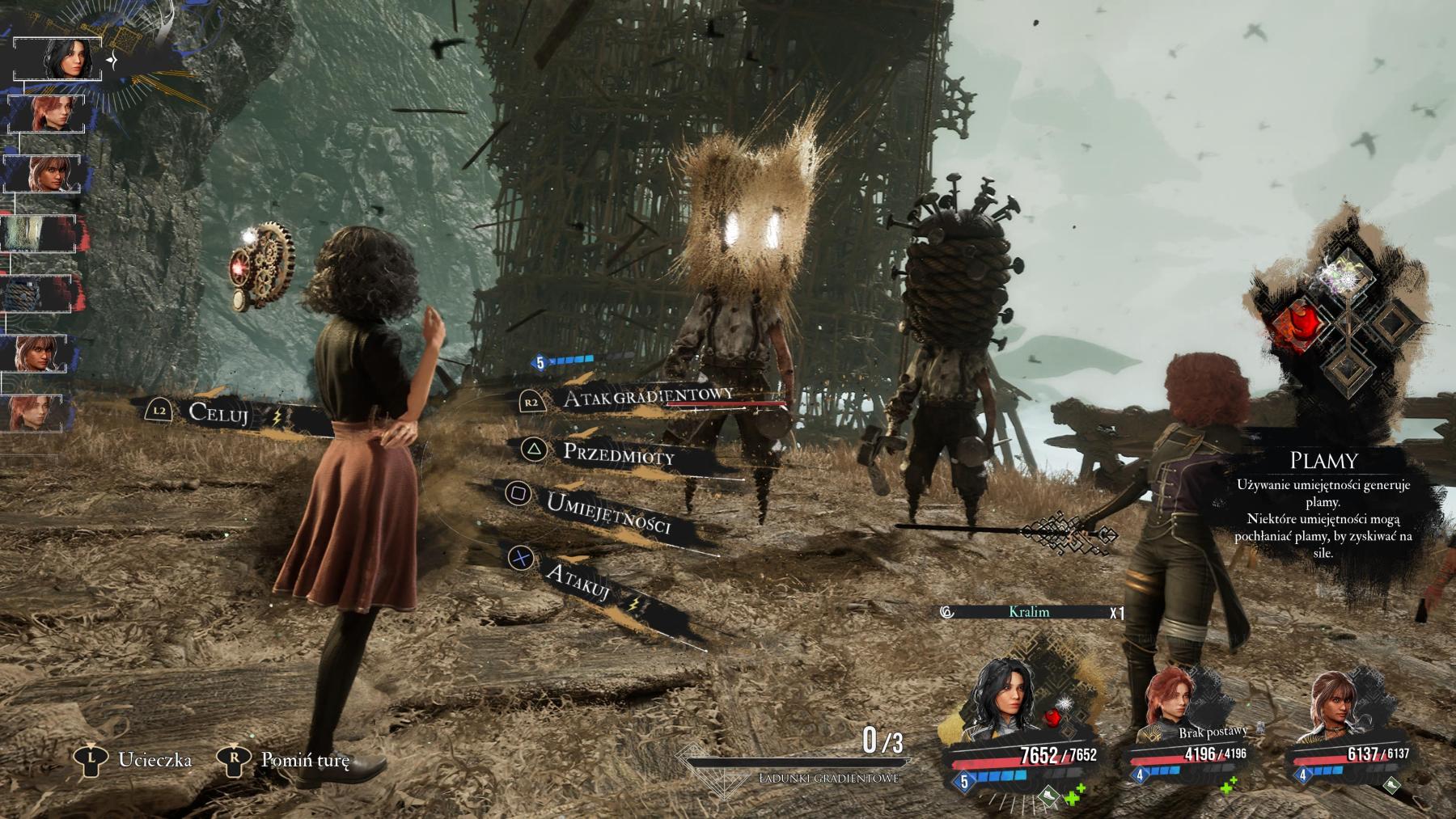Choose Pomiń turę to skip the turn

[x=304, y=760]
